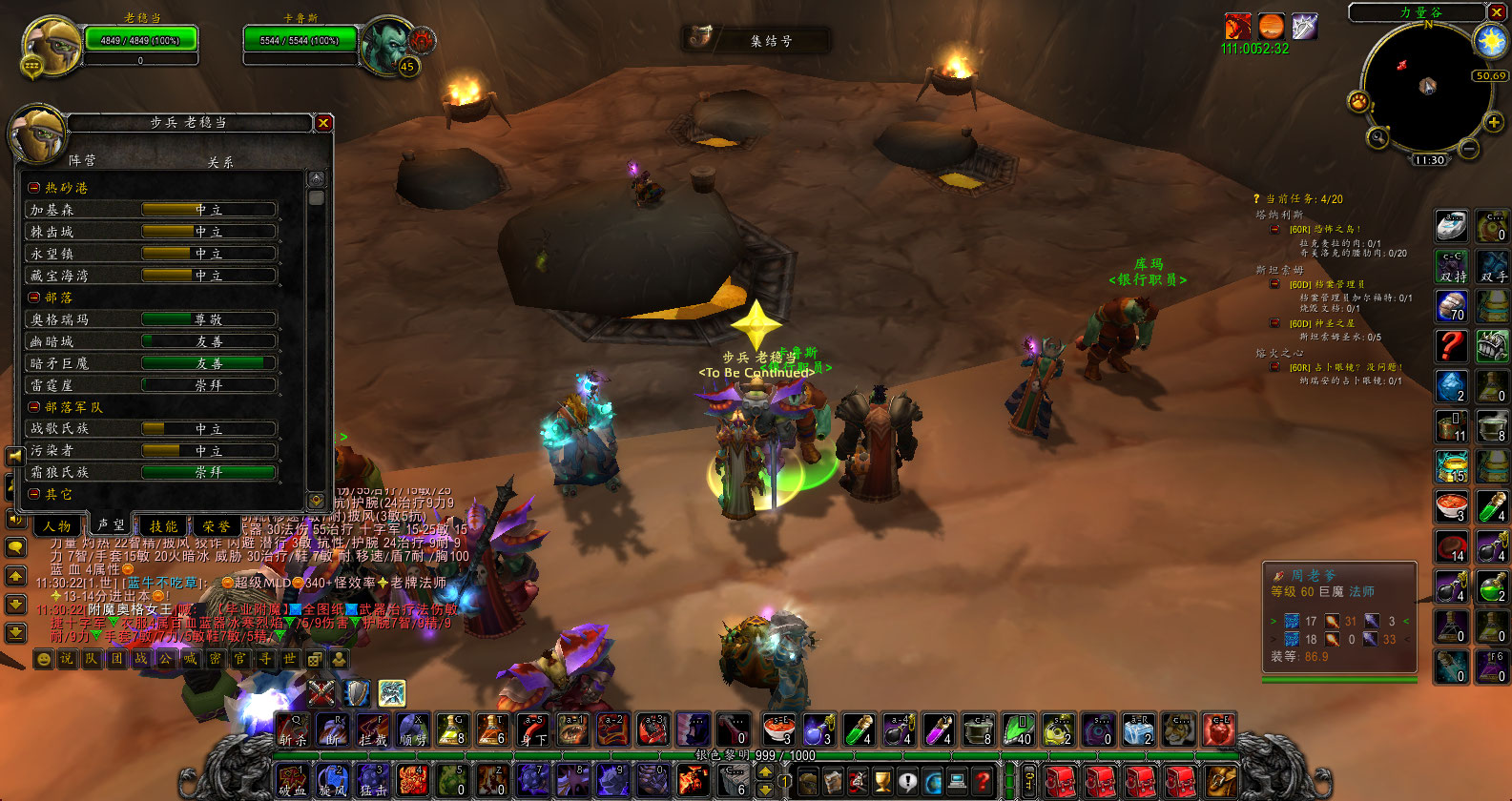Image resolution: width=1512 pixels, height=801 pixels.
Task: Use the 旋风 Whirlwind ability
Action: [x=332, y=781]
